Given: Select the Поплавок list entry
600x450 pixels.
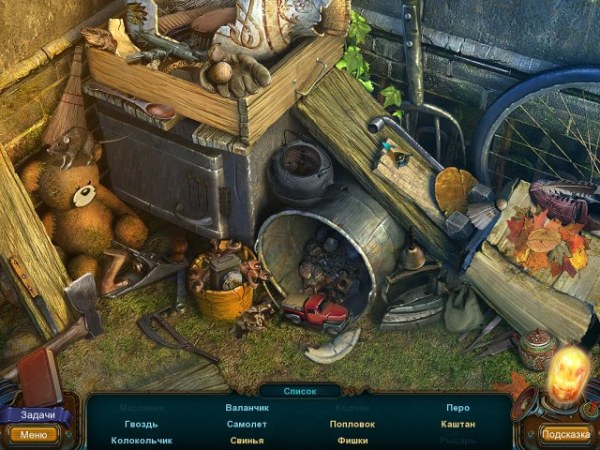Looking at the screenshot, I should (x=352, y=424).
